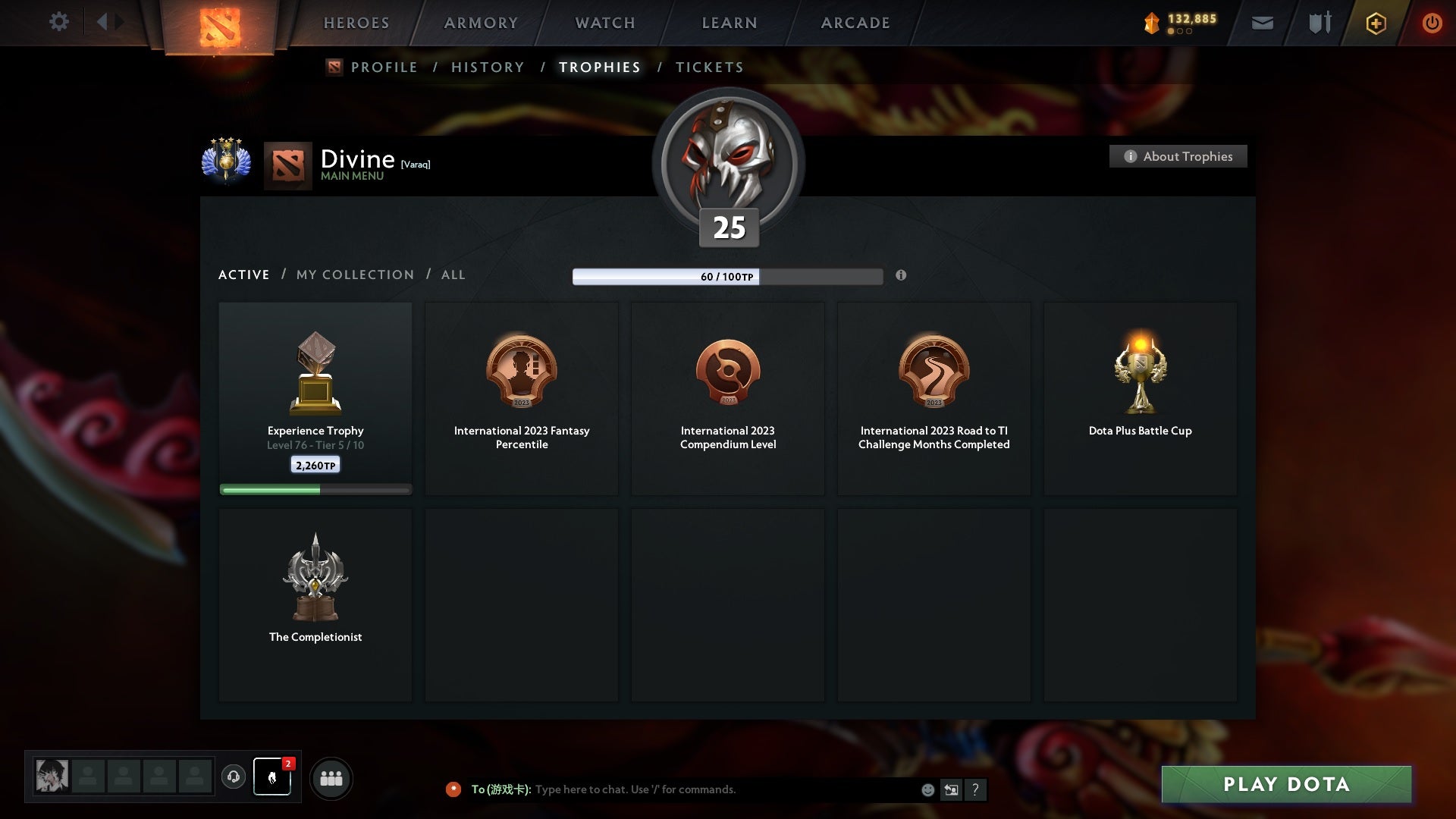This screenshot has height=819, width=1456.
Task: Open the golden Dota Plus hexagon icon
Action: [x=1375, y=23]
